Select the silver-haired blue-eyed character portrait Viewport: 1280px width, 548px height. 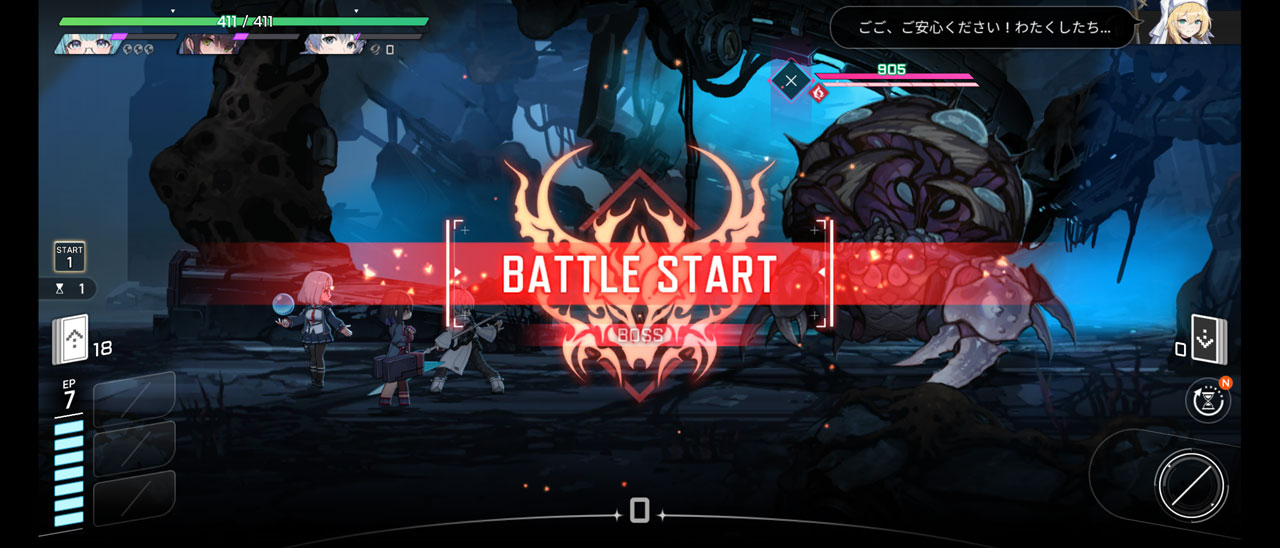pyautogui.click(x=330, y=45)
